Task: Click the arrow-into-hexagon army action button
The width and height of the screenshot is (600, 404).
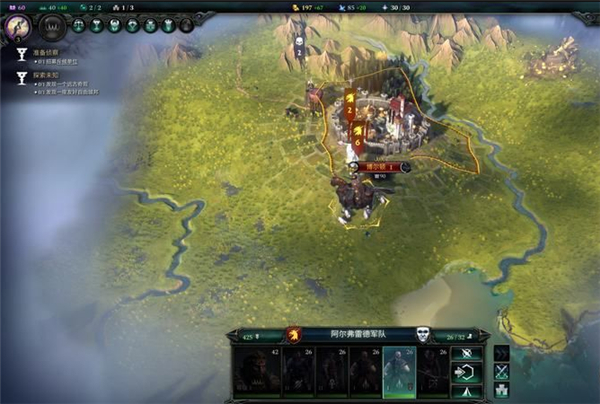Action: pos(465,372)
